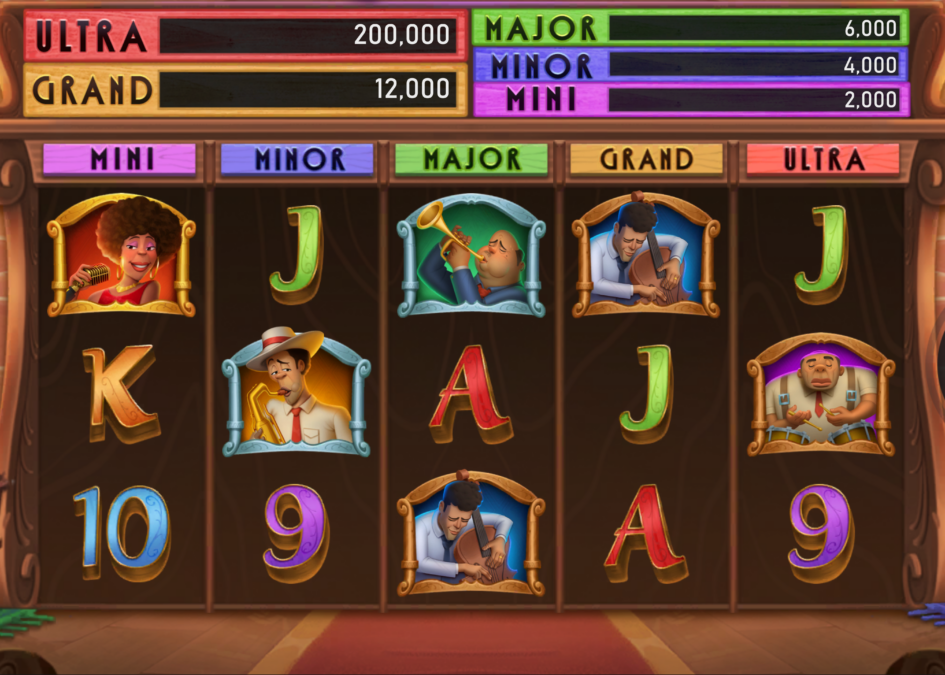
Task: Select the MINI reel header
Action: (x=120, y=159)
